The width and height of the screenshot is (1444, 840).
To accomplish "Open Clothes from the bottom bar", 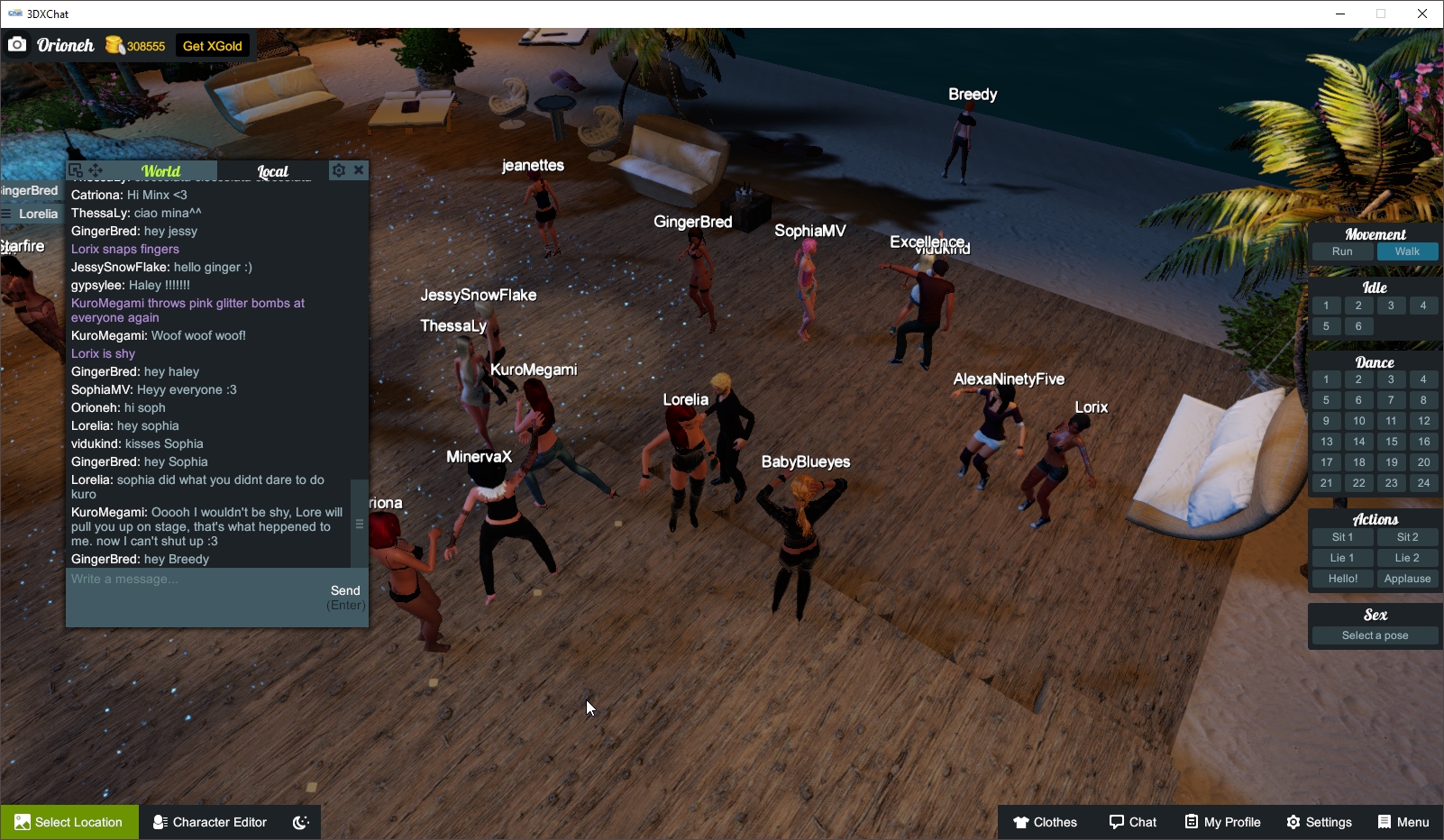I will click(1046, 821).
